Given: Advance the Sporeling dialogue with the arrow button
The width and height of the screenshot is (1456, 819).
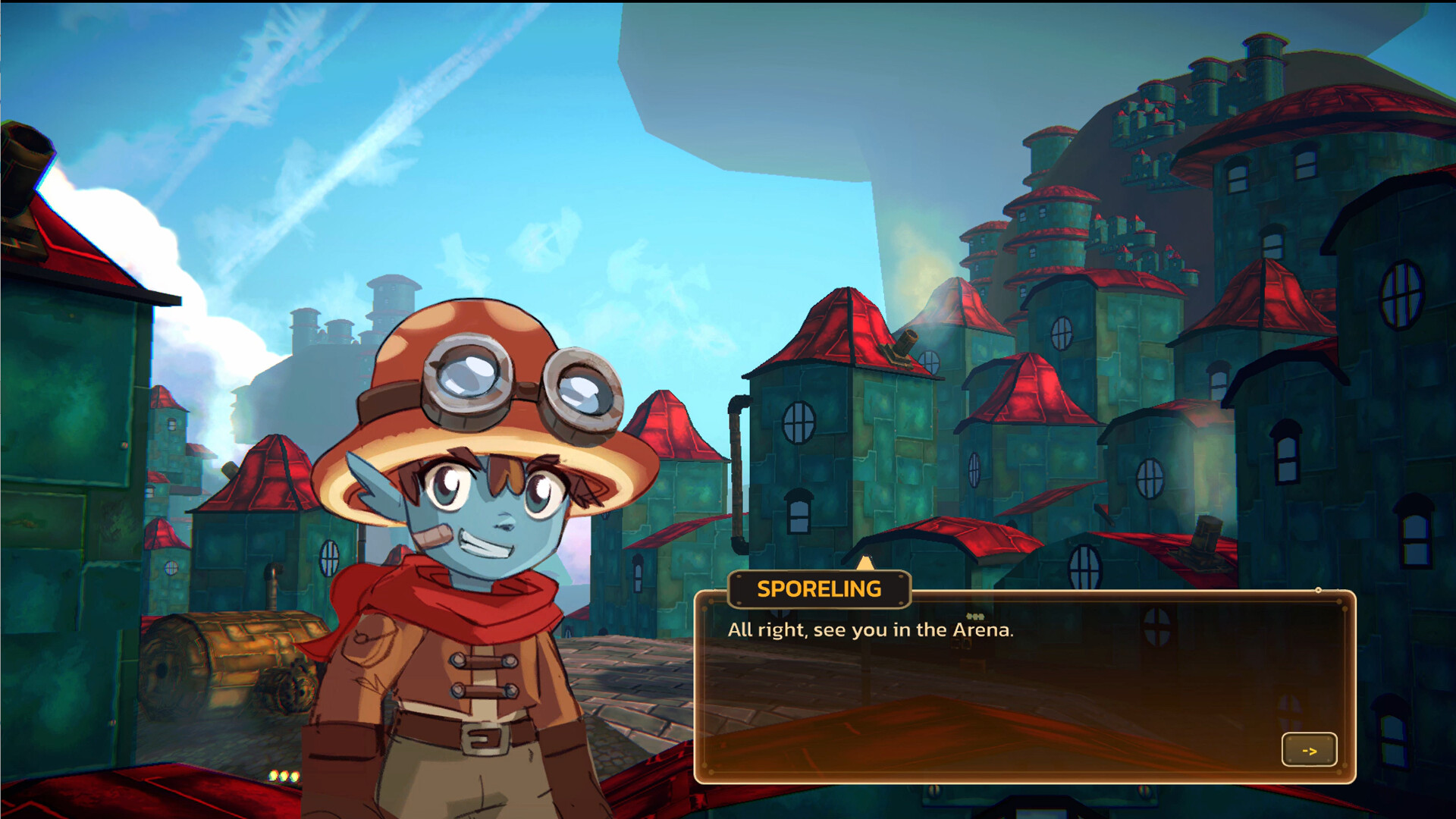Looking at the screenshot, I should coord(1309,750).
